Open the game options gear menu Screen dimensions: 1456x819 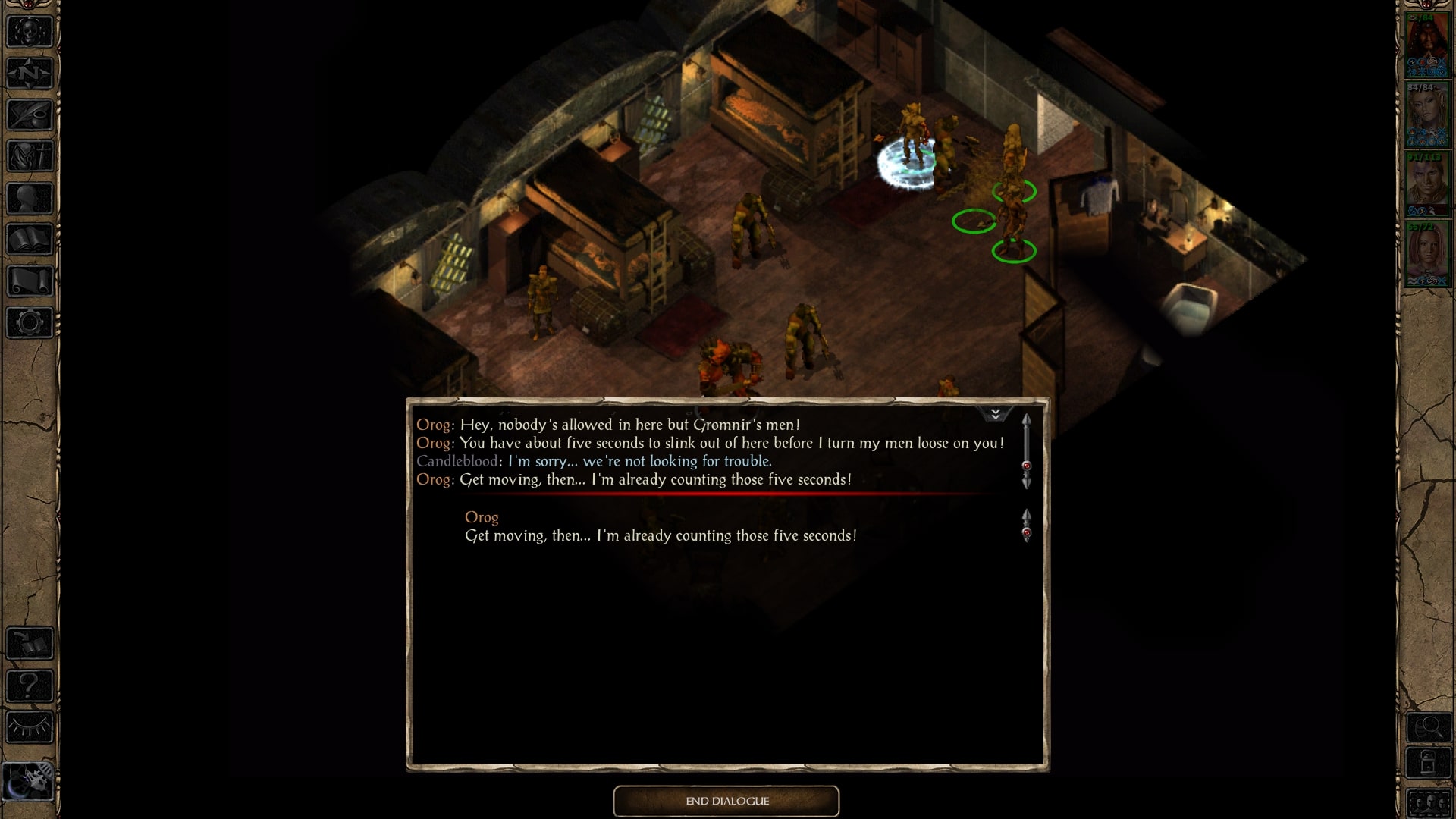tap(30, 322)
